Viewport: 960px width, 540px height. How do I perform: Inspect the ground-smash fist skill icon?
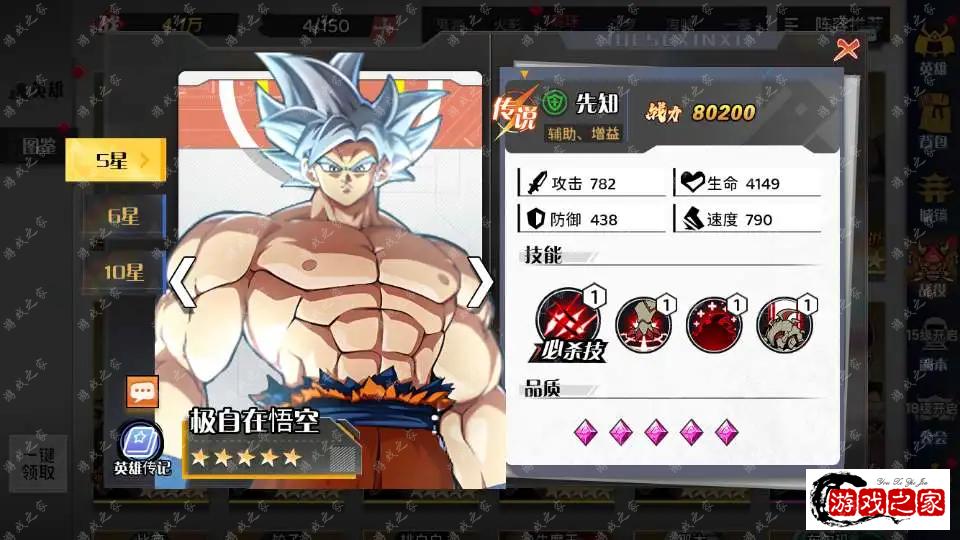pos(642,324)
